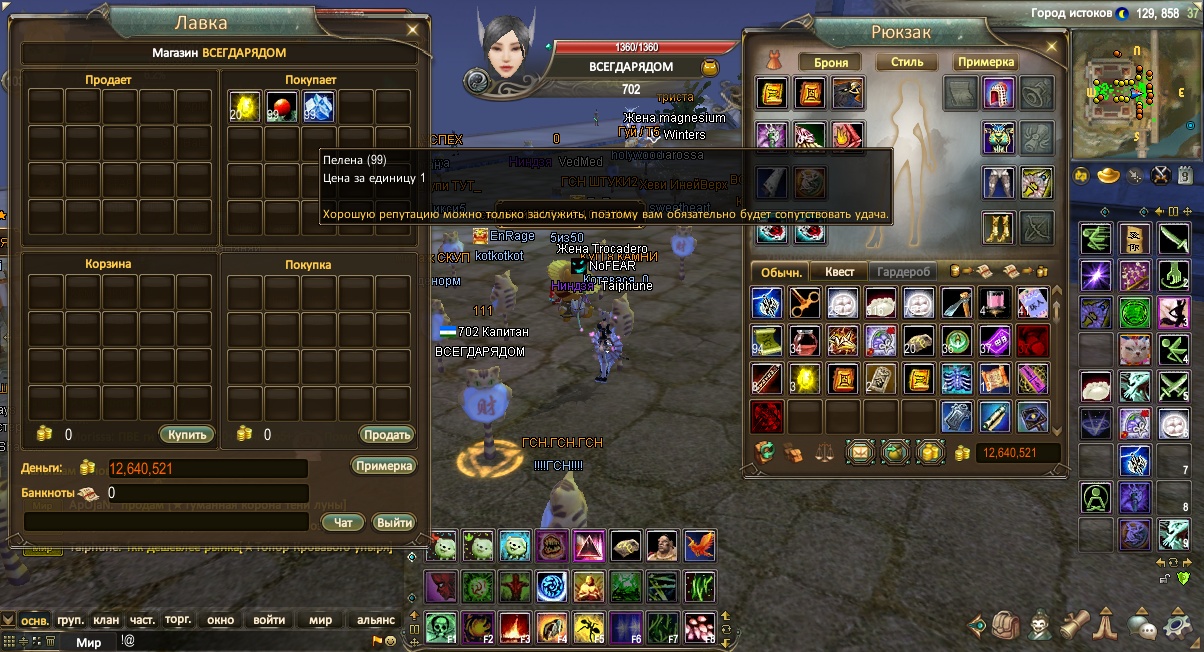
Task: Switch chat to the клан channel
Action: click(x=106, y=620)
